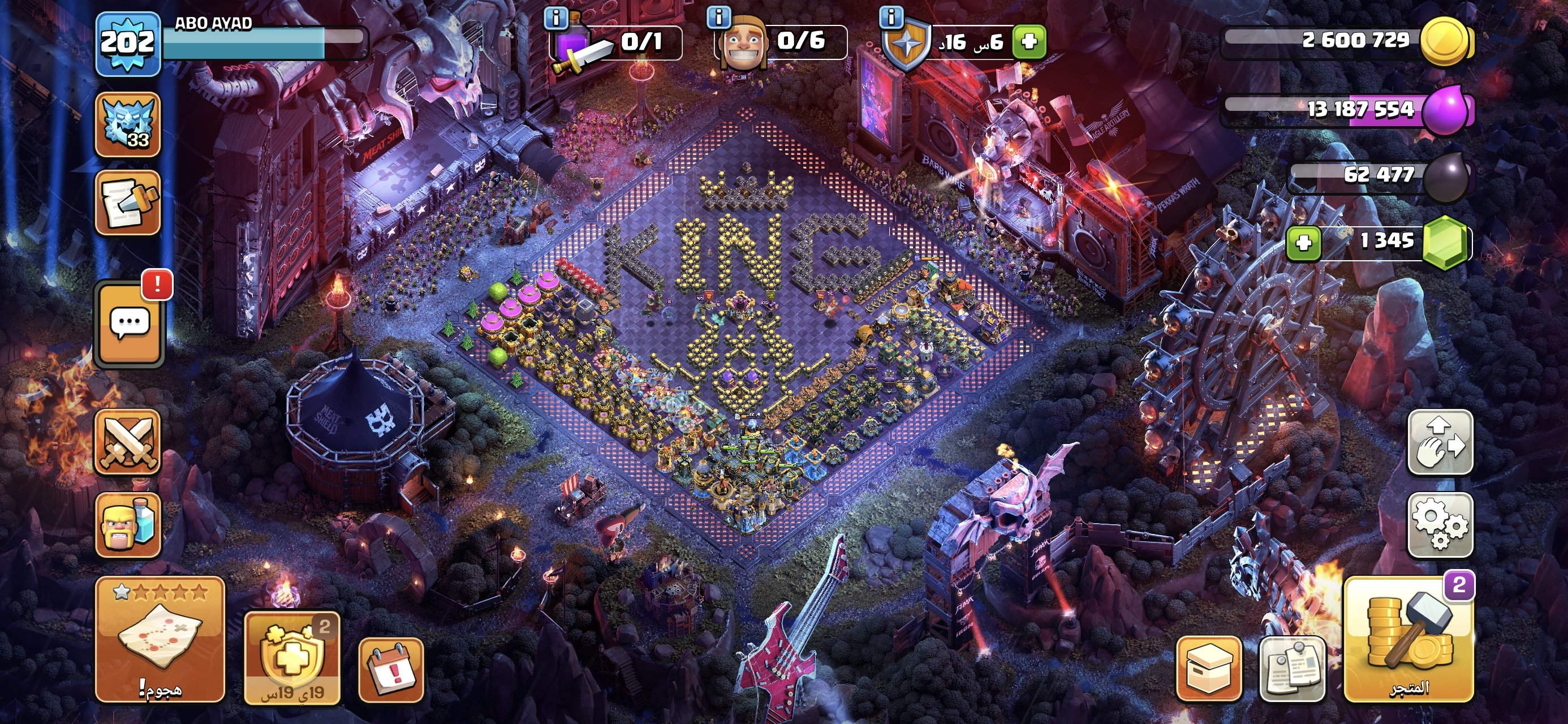This screenshot has height=724, width=1568.
Task: Open the storage box button
Action: coord(1208,669)
